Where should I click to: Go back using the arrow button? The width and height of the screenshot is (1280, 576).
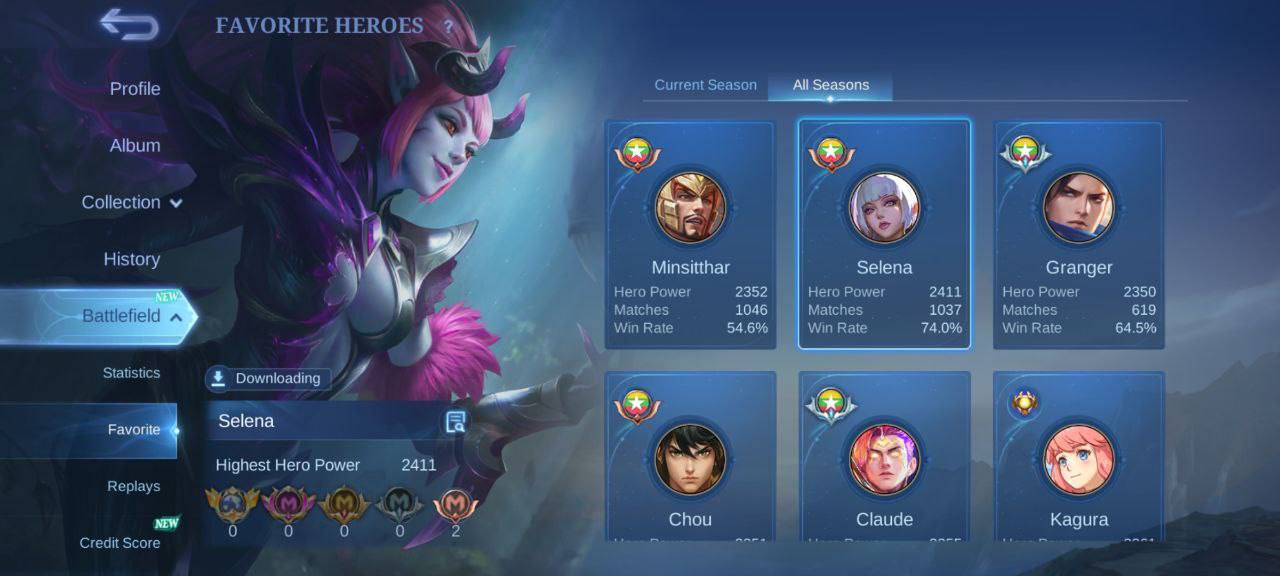point(129,25)
